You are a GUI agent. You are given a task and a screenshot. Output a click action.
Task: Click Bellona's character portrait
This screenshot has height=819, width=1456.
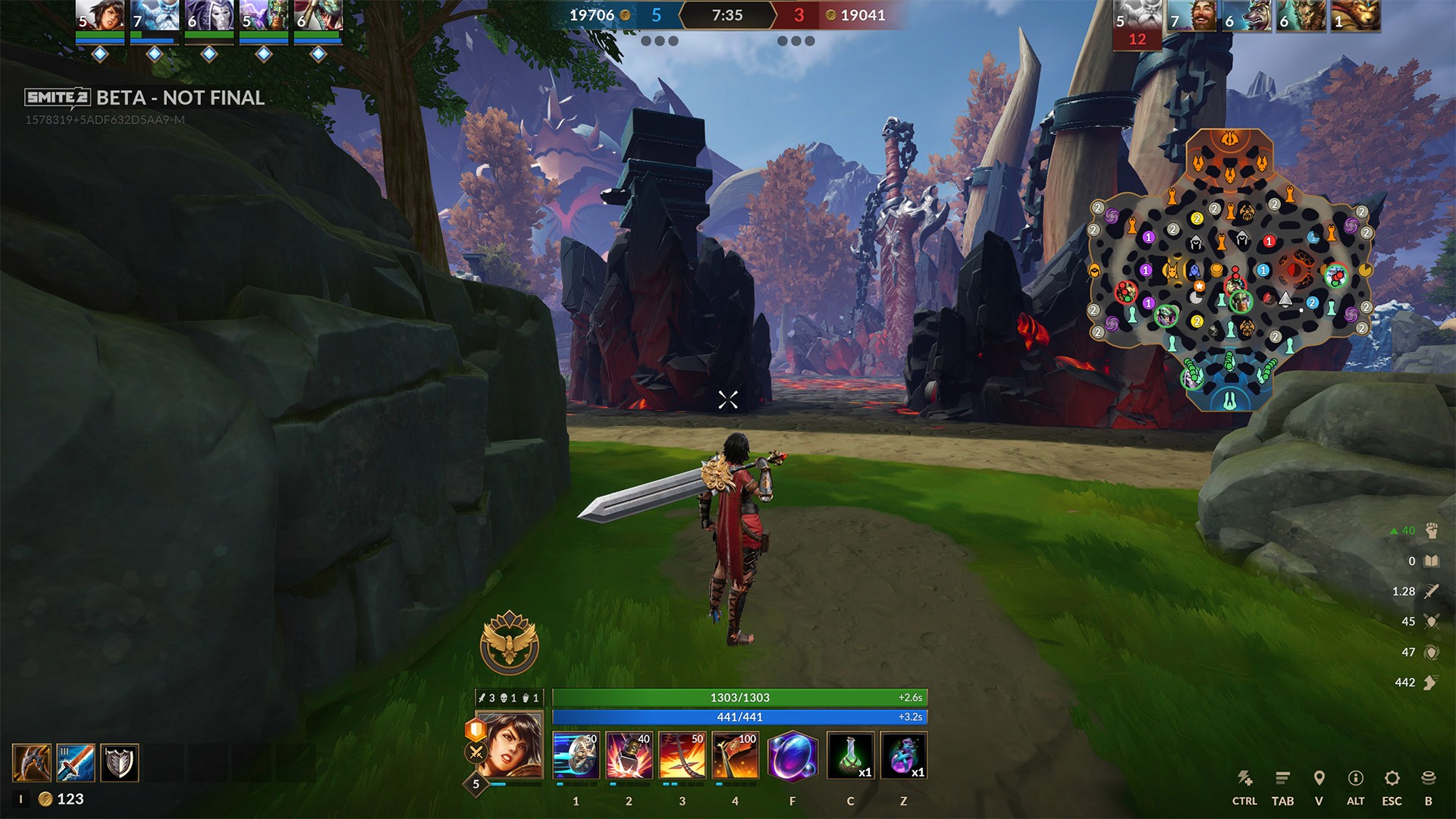510,746
